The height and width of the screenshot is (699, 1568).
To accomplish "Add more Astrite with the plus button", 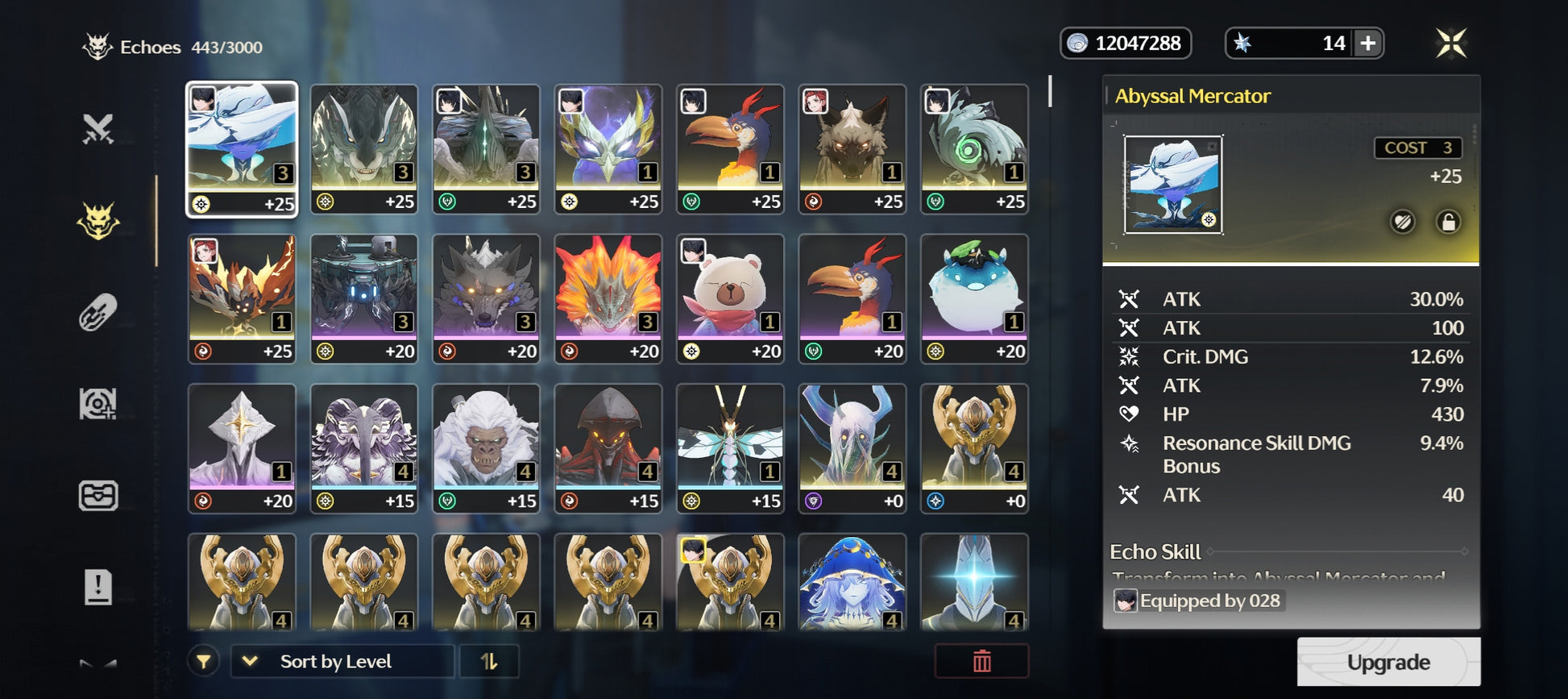I will [x=1367, y=44].
